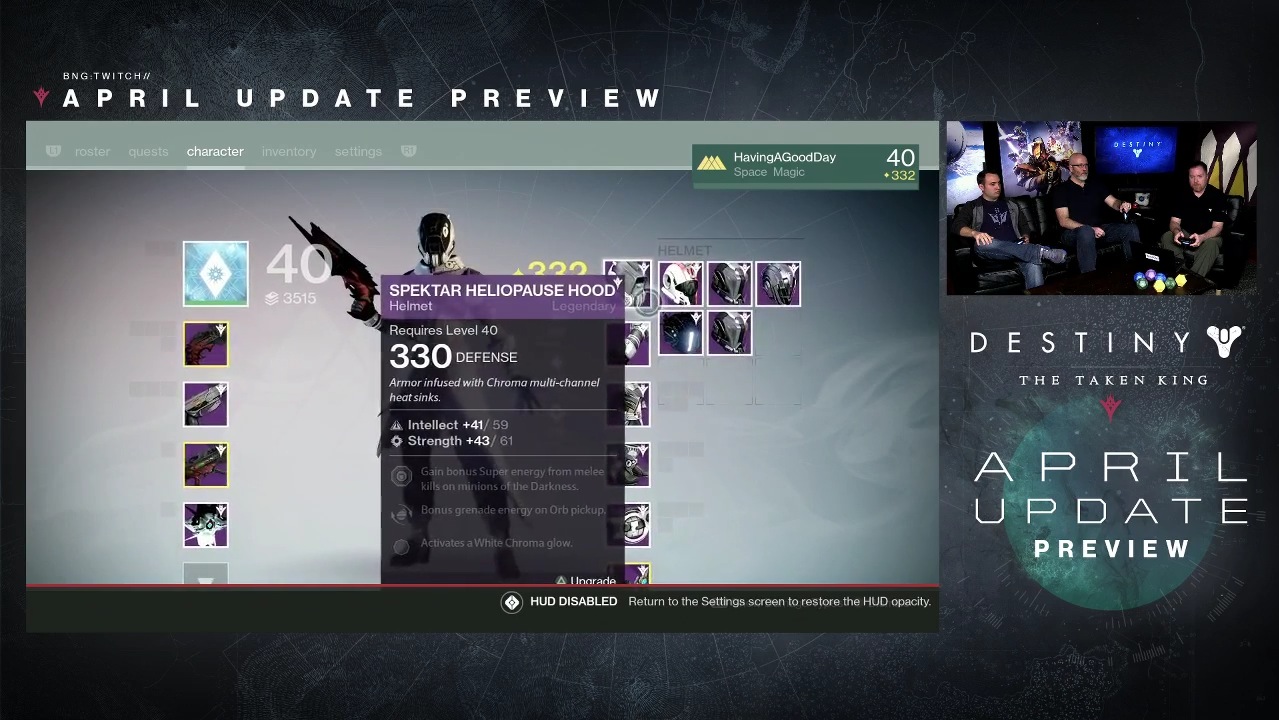
Task: Switch to the roster tab
Action: click(92, 152)
